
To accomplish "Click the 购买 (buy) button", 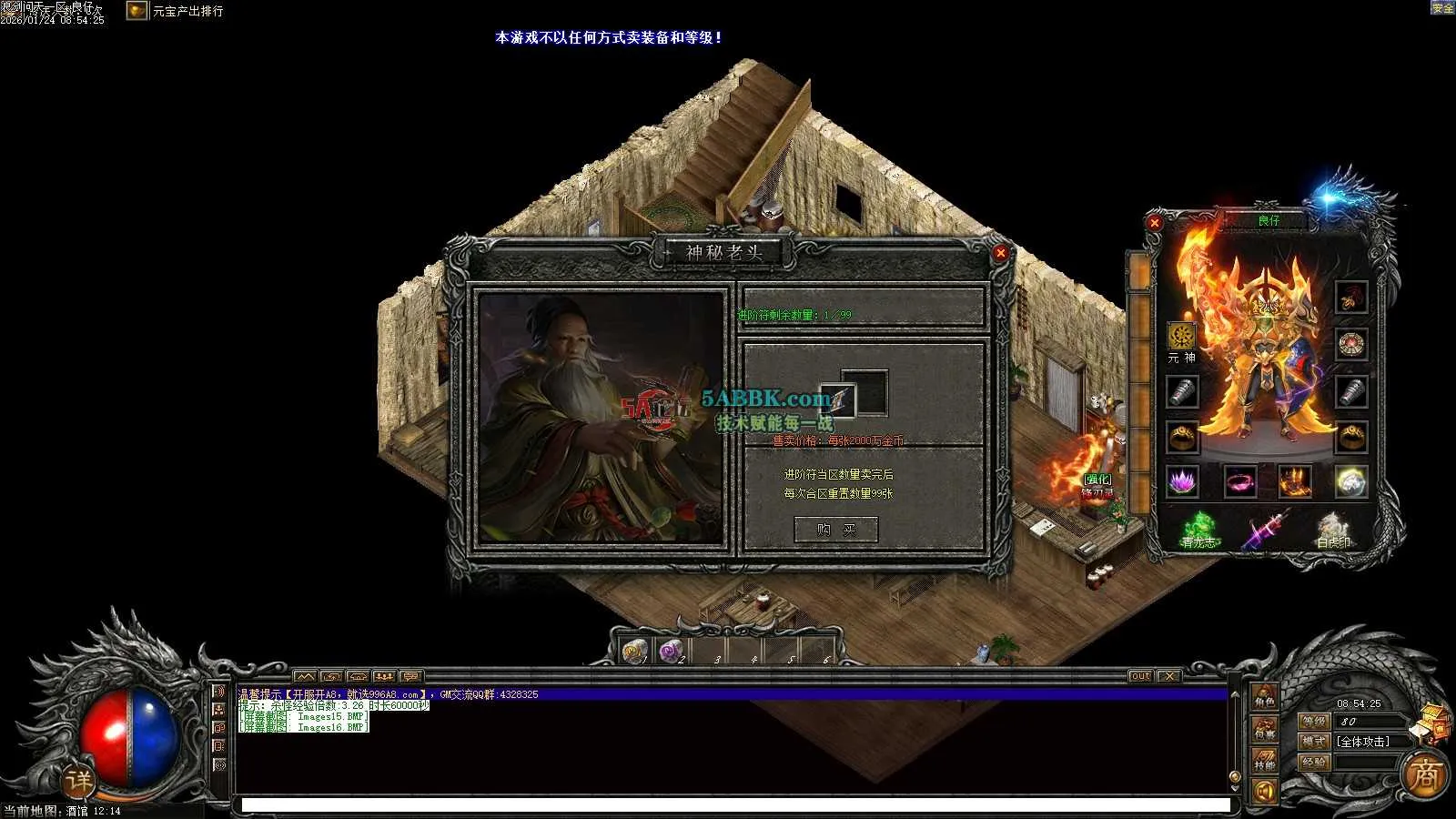I will tap(835, 530).
